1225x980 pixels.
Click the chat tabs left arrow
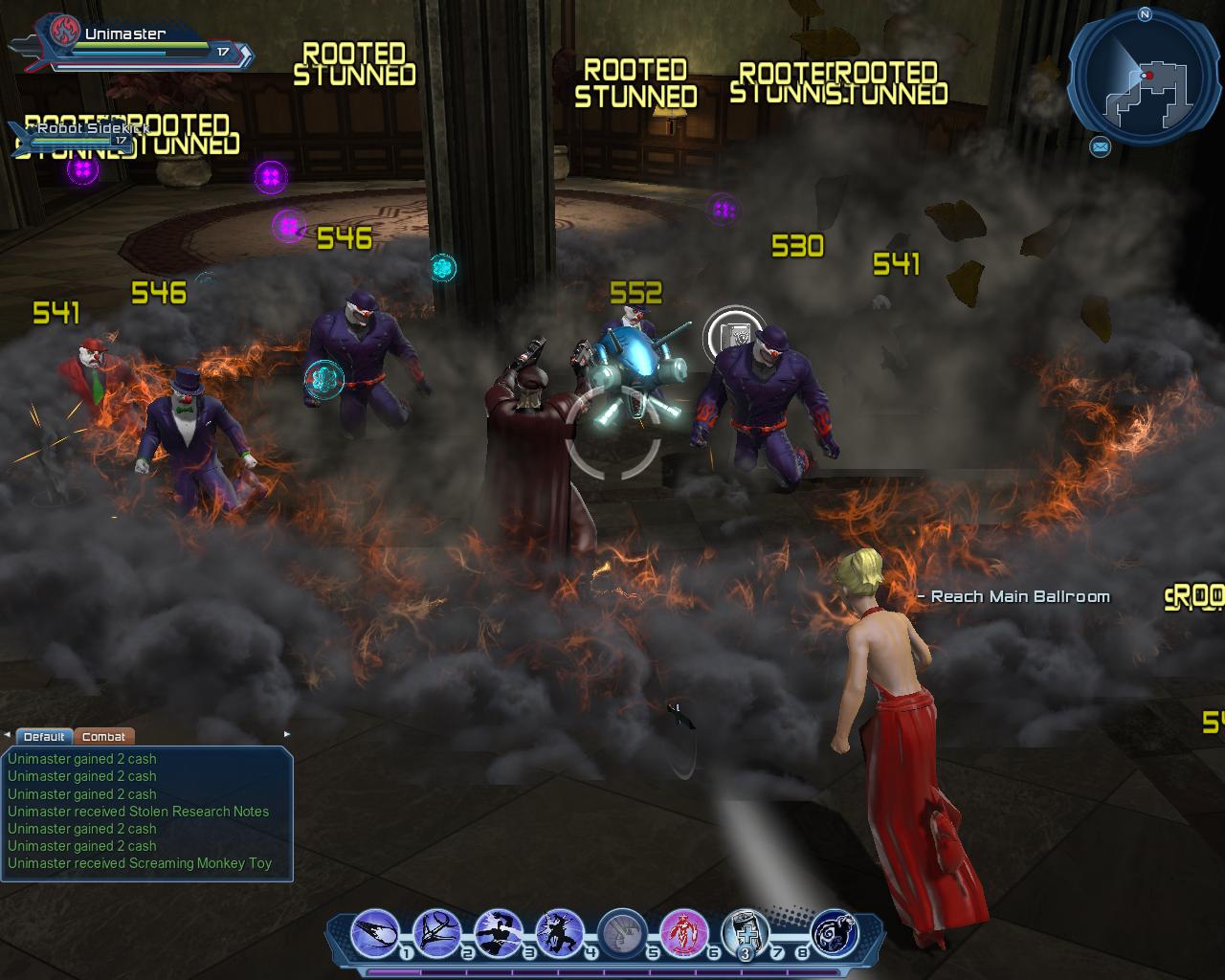pos(8,735)
